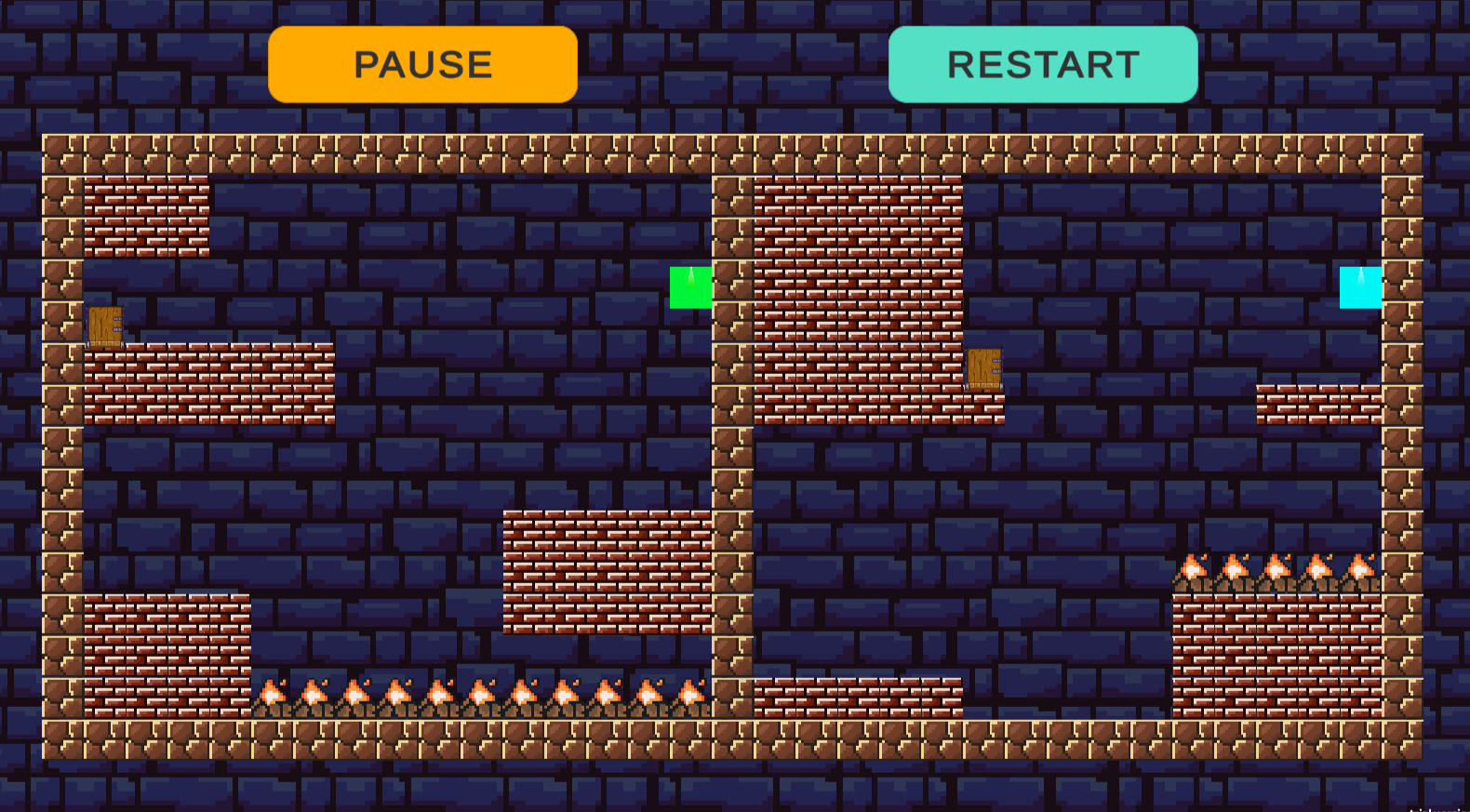The width and height of the screenshot is (1470, 812).
Task: Click the green player character square
Action: pyautogui.click(x=690, y=286)
